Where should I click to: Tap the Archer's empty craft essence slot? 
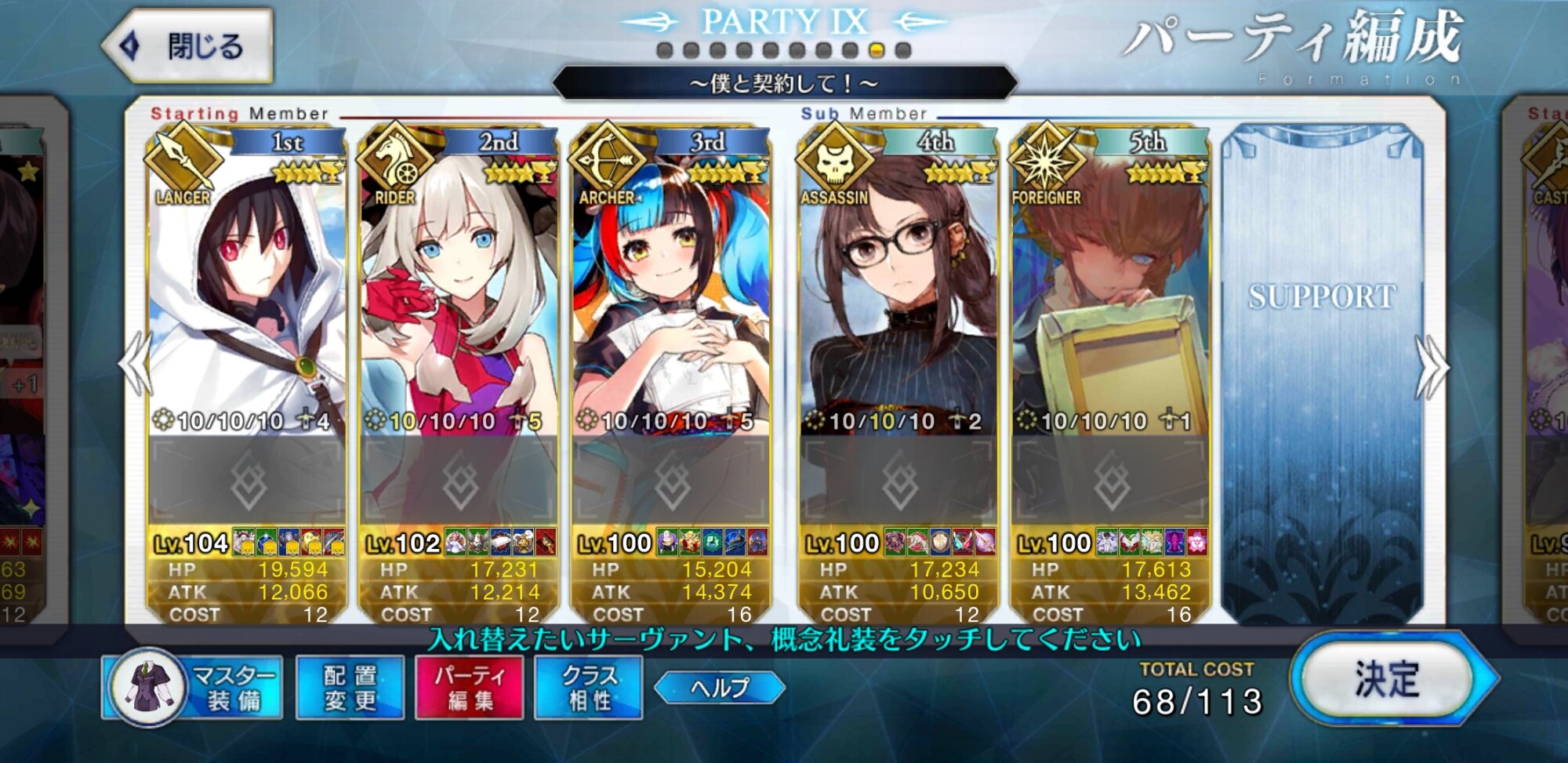pyautogui.click(x=671, y=481)
